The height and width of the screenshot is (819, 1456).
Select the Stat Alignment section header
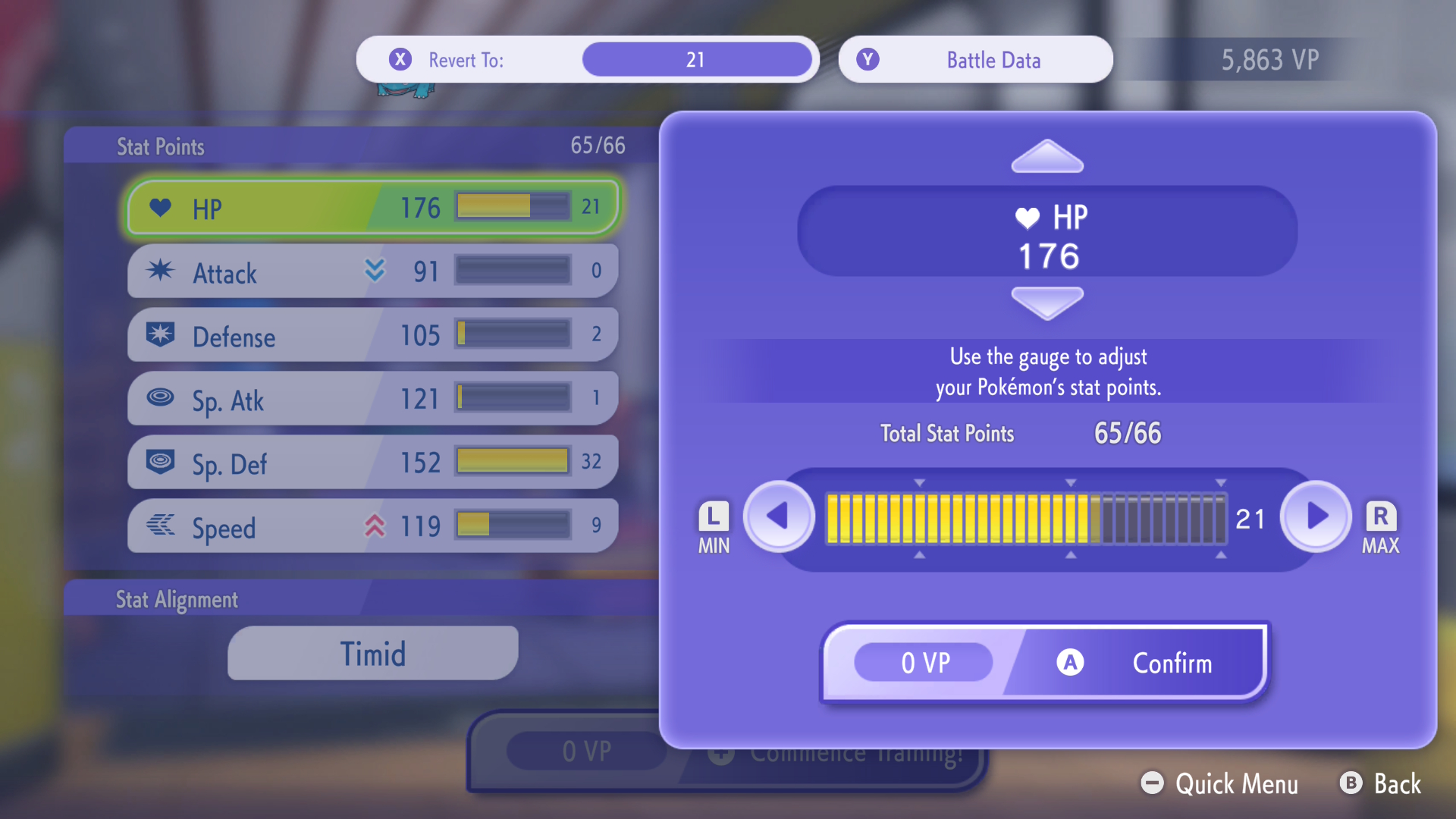(178, 600)
